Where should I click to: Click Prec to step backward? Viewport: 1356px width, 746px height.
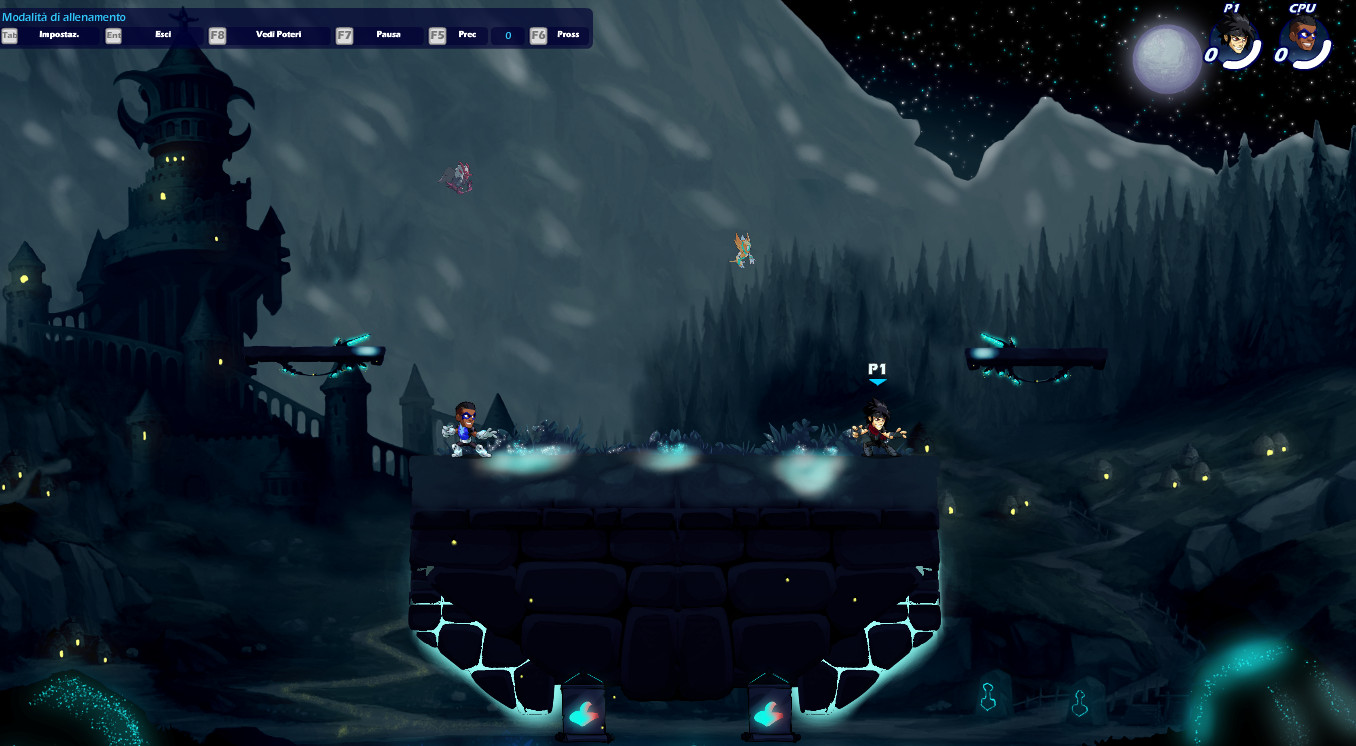click(x=466, y=35)
